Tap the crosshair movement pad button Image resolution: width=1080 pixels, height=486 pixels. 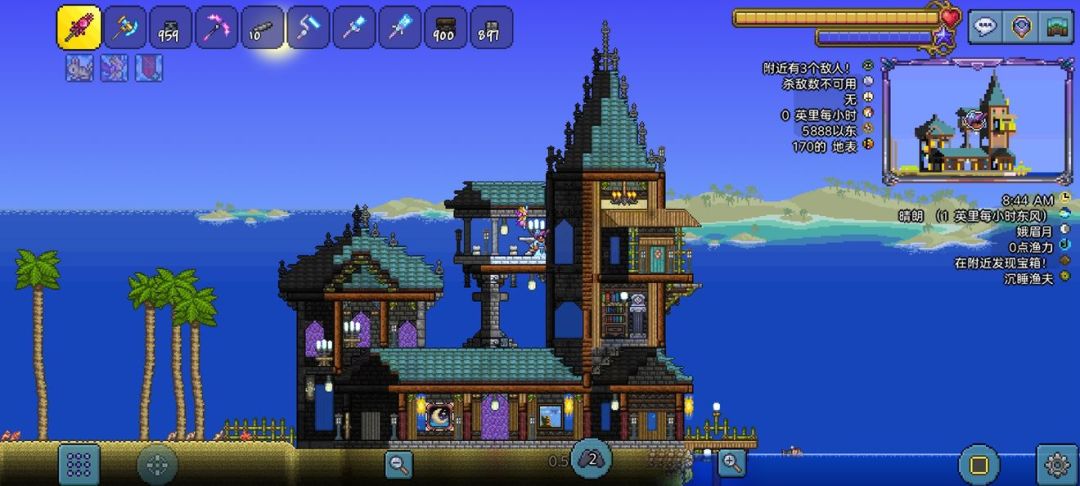157,465
